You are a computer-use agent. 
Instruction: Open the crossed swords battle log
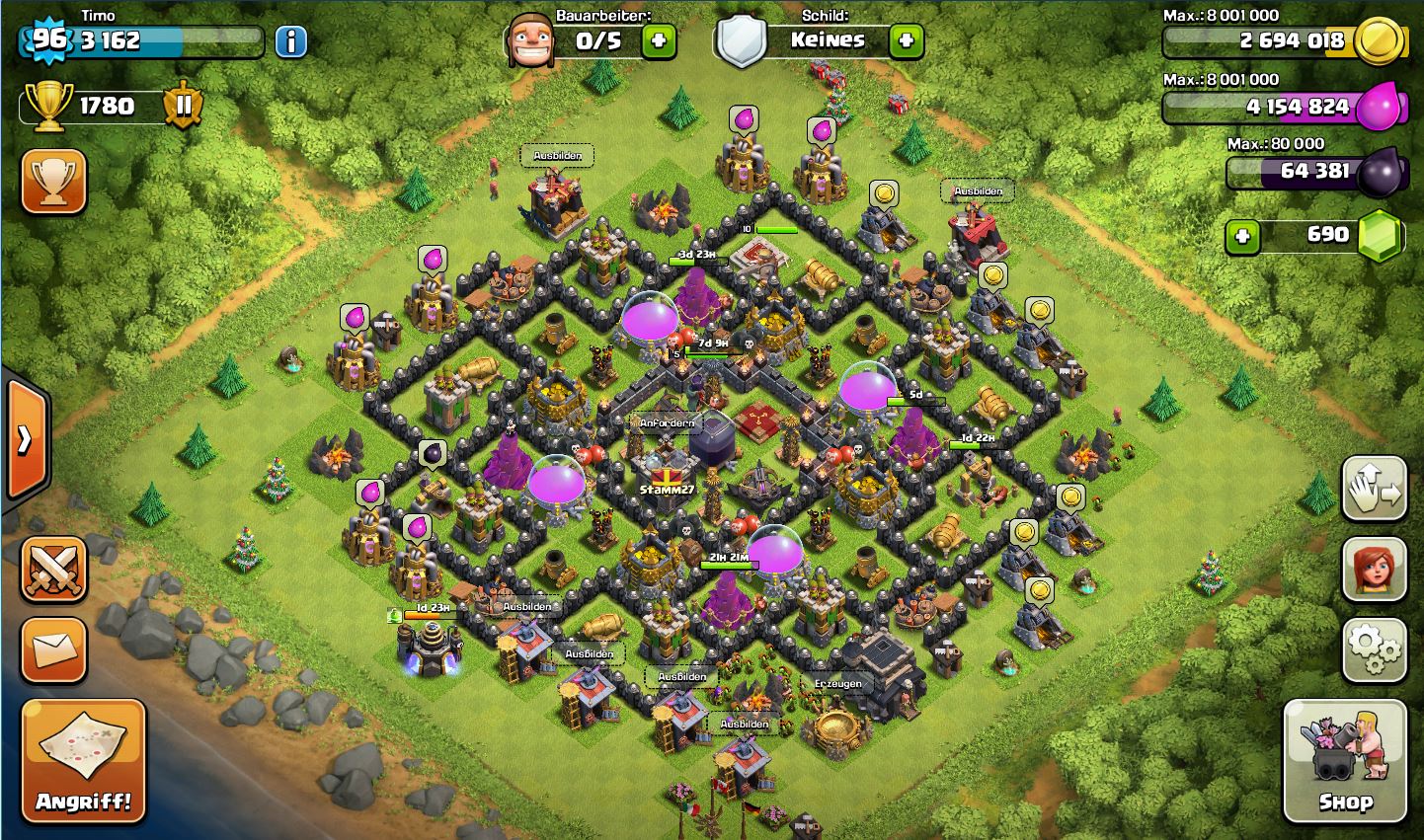[54, 570]
